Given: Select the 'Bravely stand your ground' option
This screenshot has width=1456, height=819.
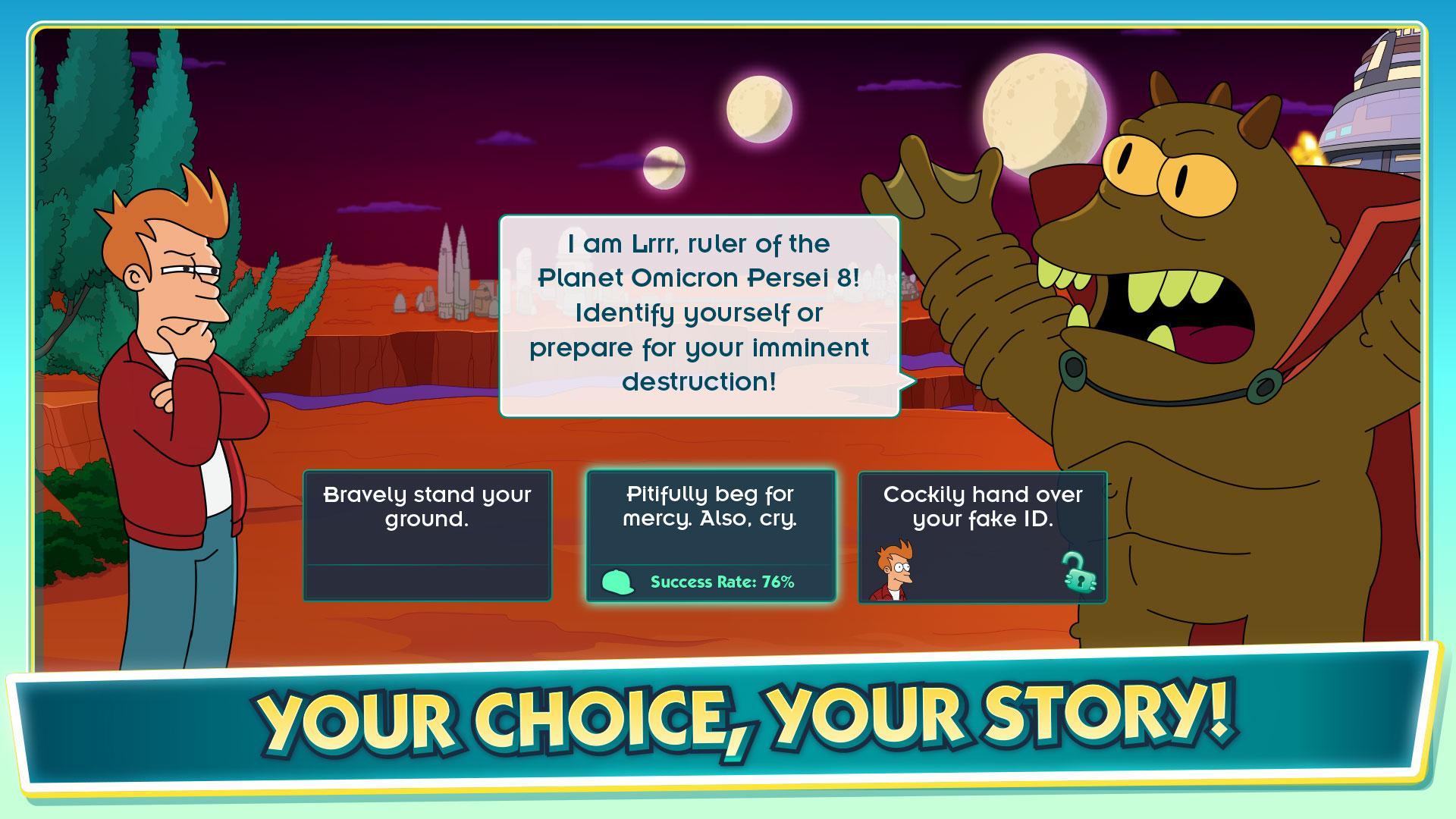Looking at the screenshot, I should click(x=427, y=531).
